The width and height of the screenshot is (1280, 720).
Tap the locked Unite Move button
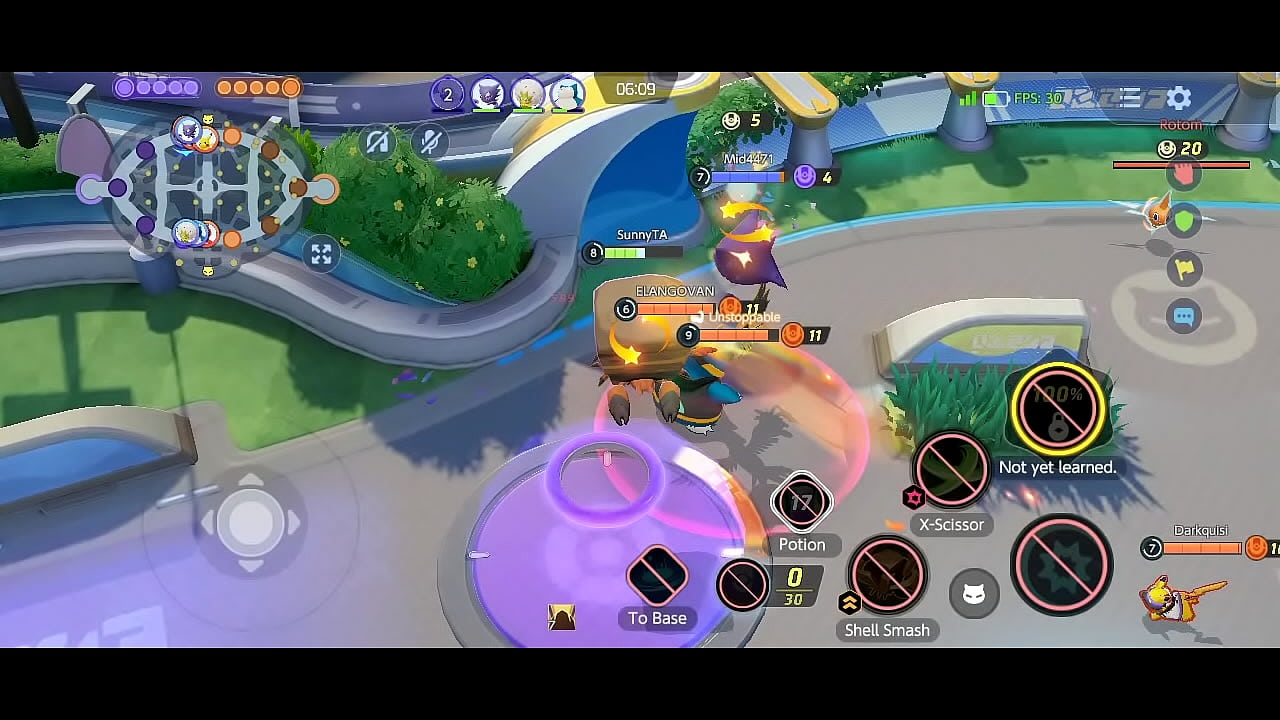pos(1057,409)
